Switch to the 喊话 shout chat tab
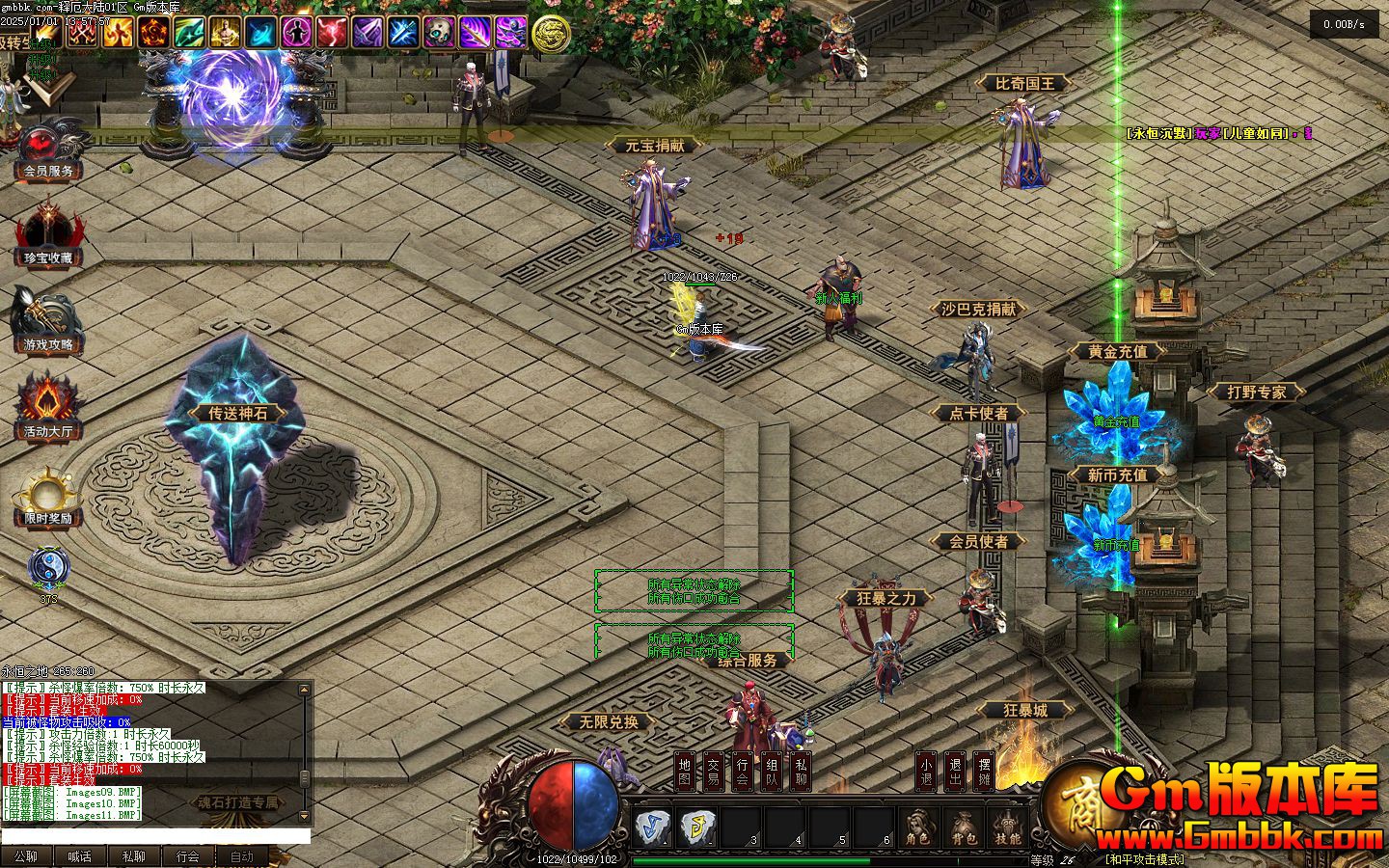Screen dimensions: 1389x868 (x=80, y=856)
